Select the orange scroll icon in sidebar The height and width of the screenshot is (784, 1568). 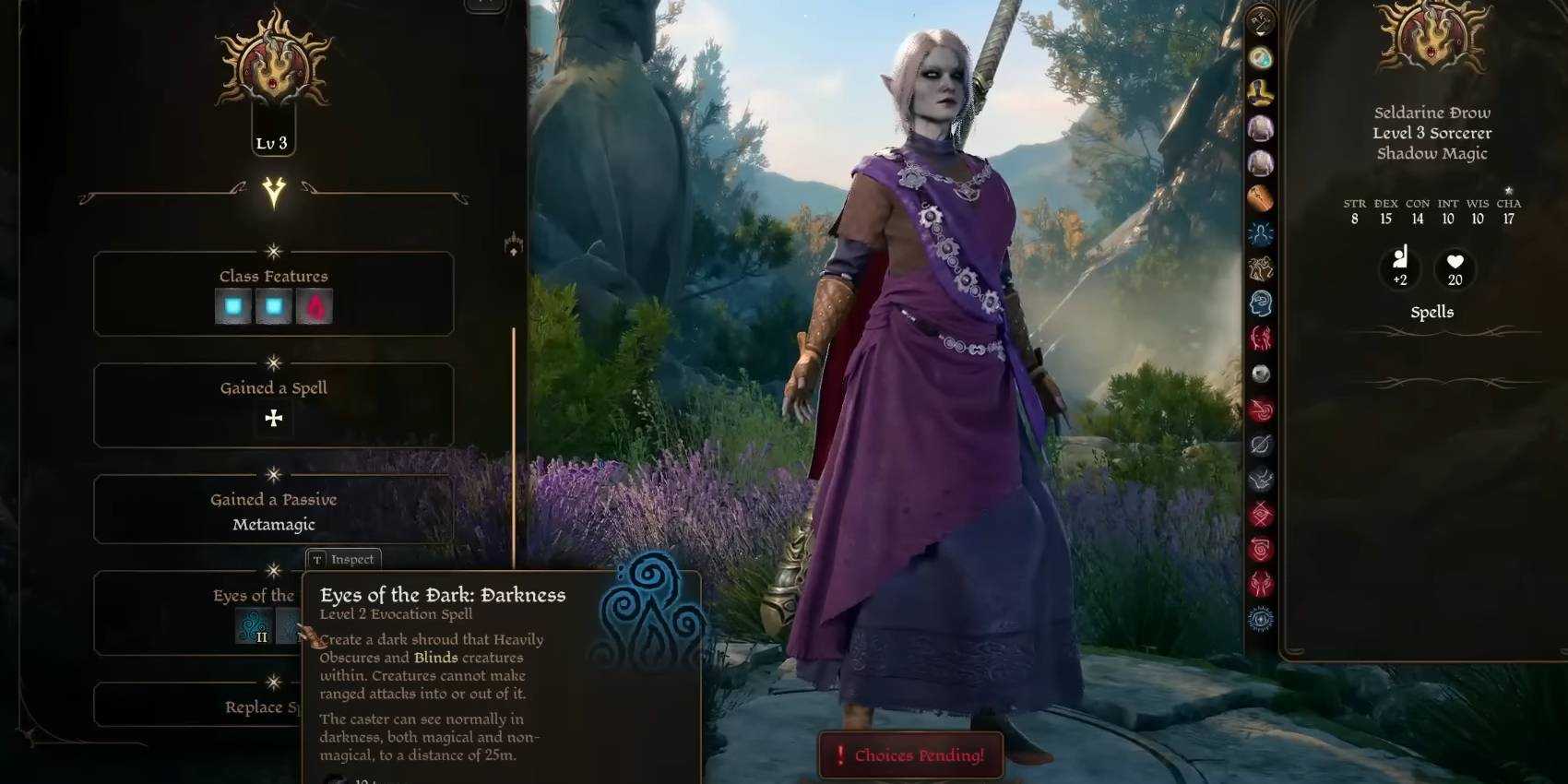point(1261,198)
